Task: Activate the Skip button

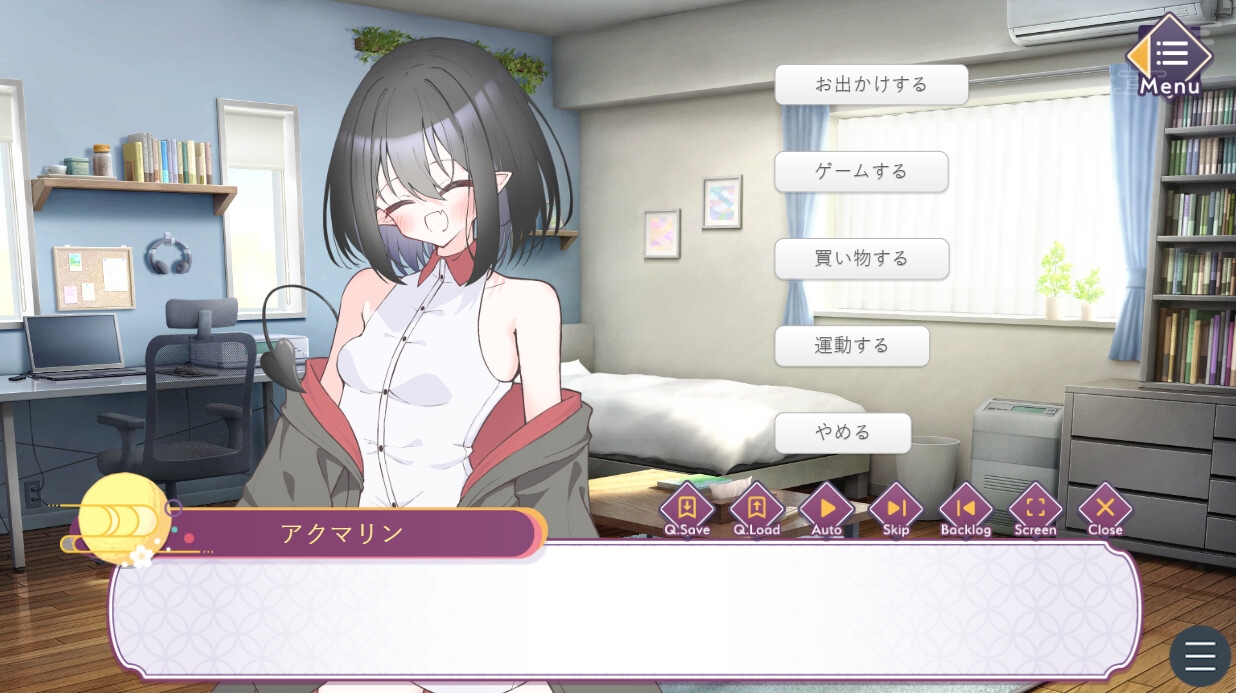Action: click(896, 509)
